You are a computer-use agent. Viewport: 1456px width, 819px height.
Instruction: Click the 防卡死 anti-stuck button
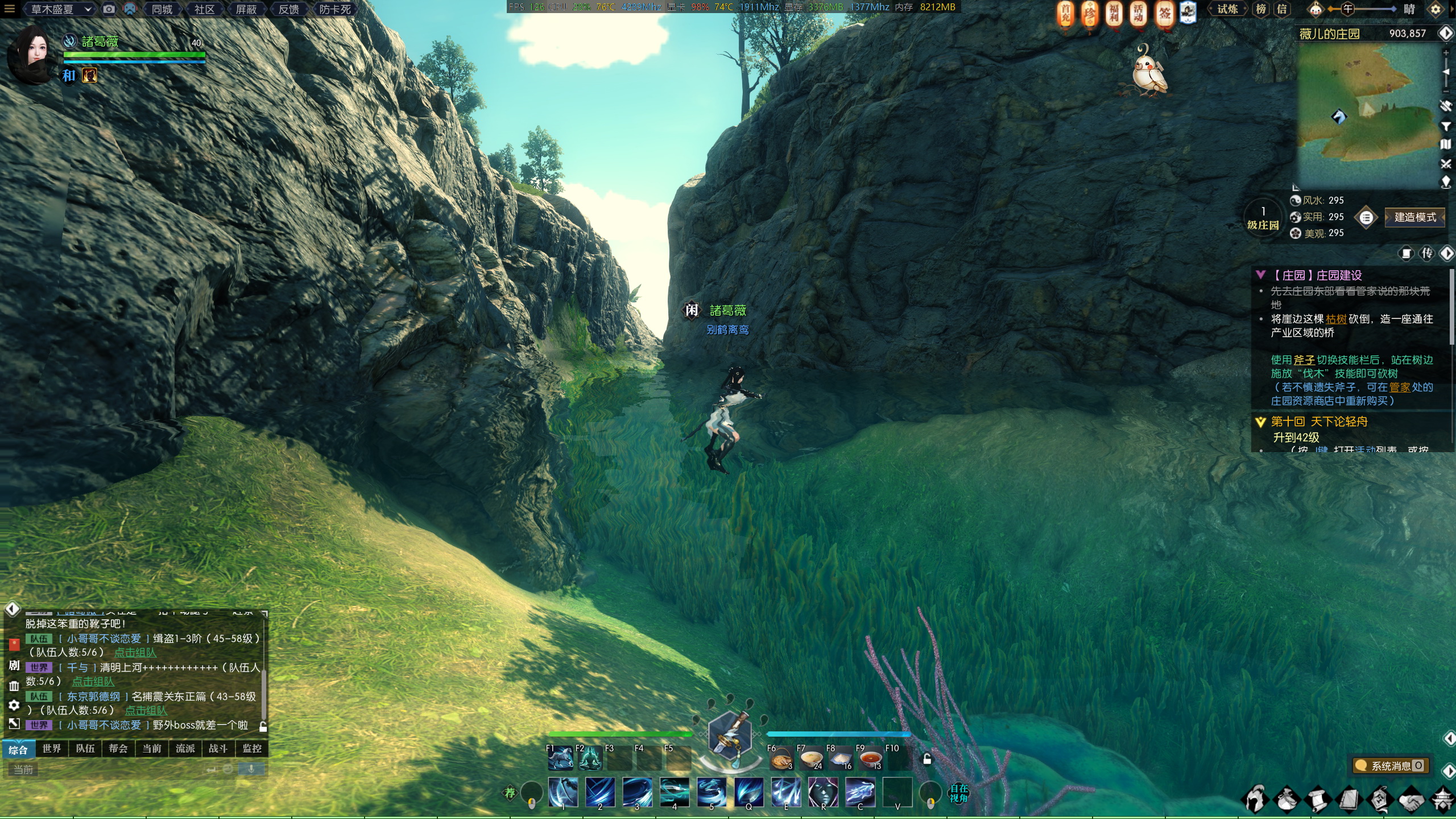click(334, 9)
